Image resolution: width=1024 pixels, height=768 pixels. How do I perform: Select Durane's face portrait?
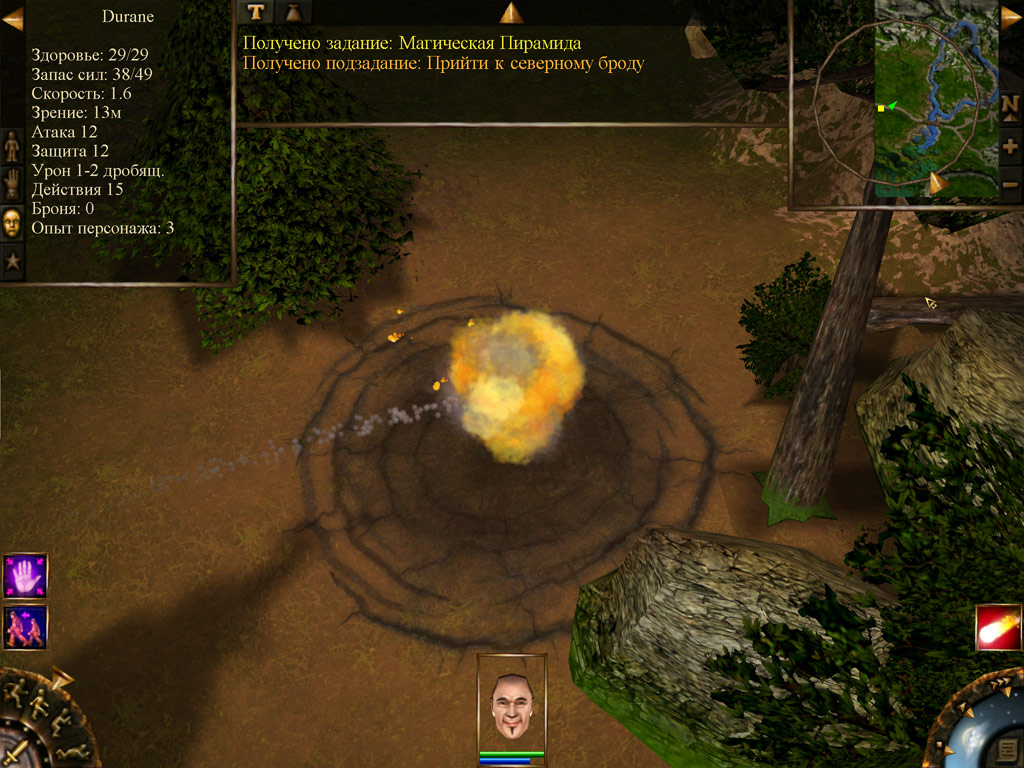click(512, 702)
